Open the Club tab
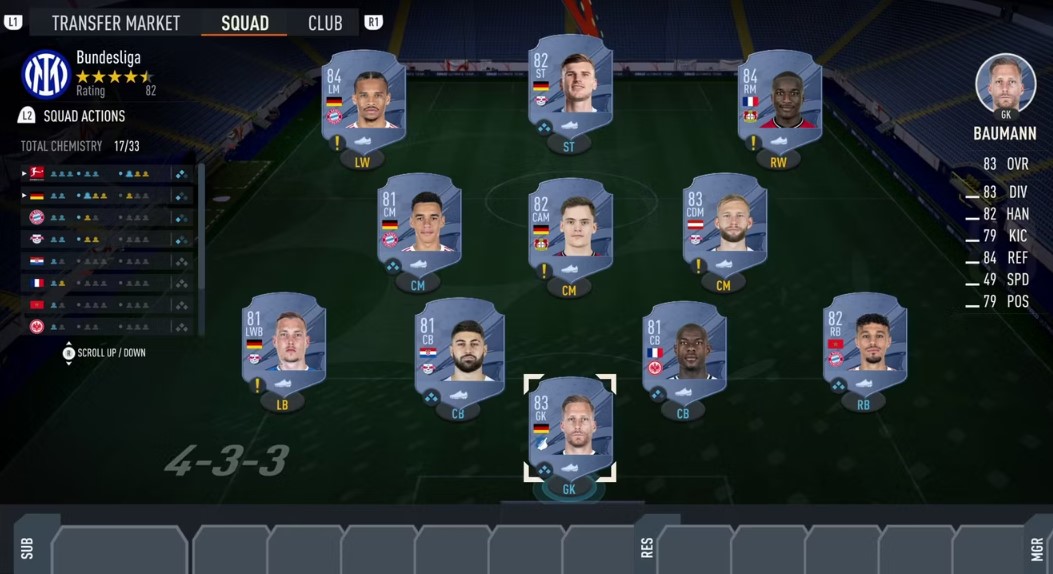The width and height of the screenshot is (1053, 574). tap(325, 22)
